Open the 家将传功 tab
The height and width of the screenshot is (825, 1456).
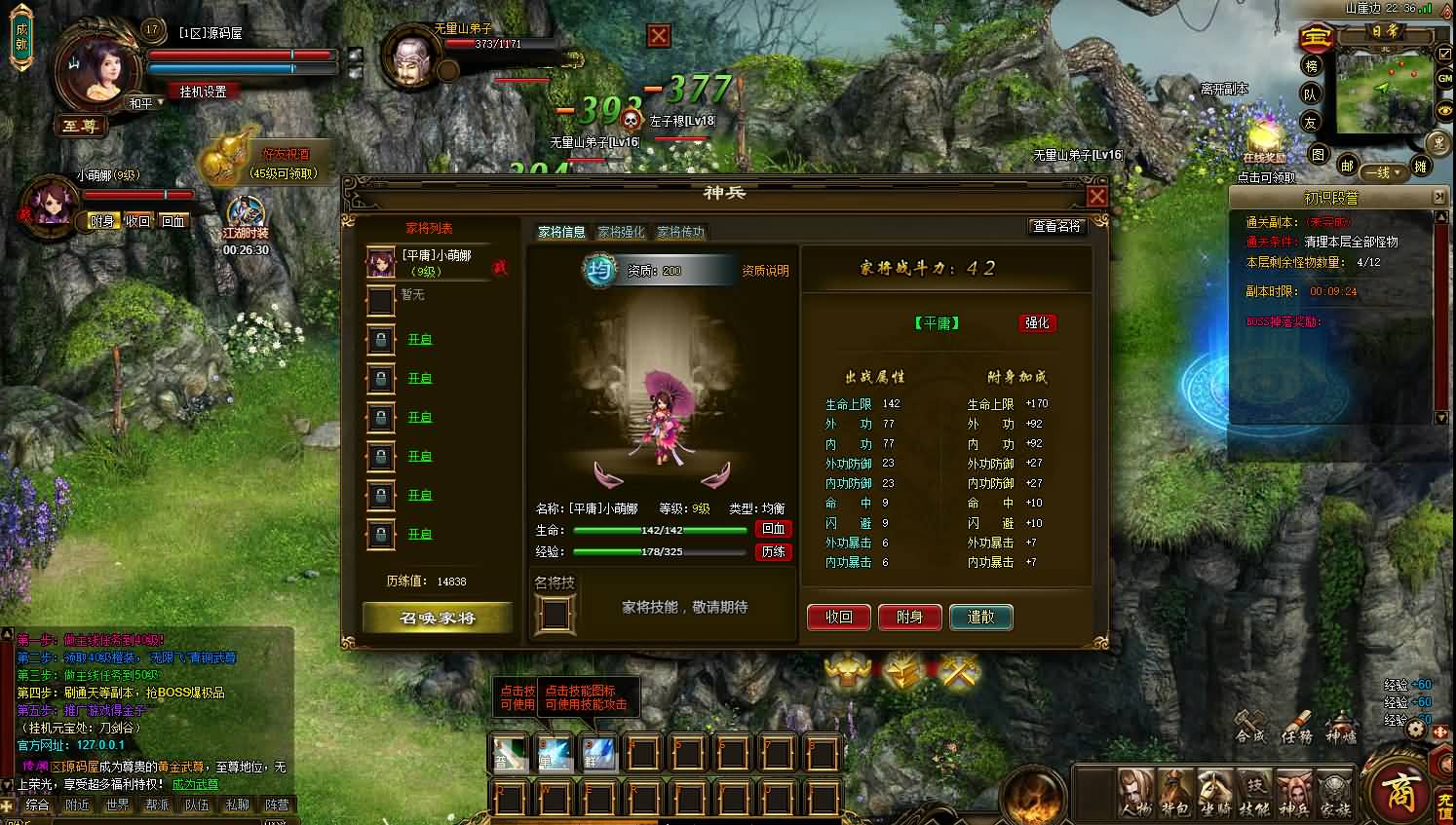click(x=680, y=232)
